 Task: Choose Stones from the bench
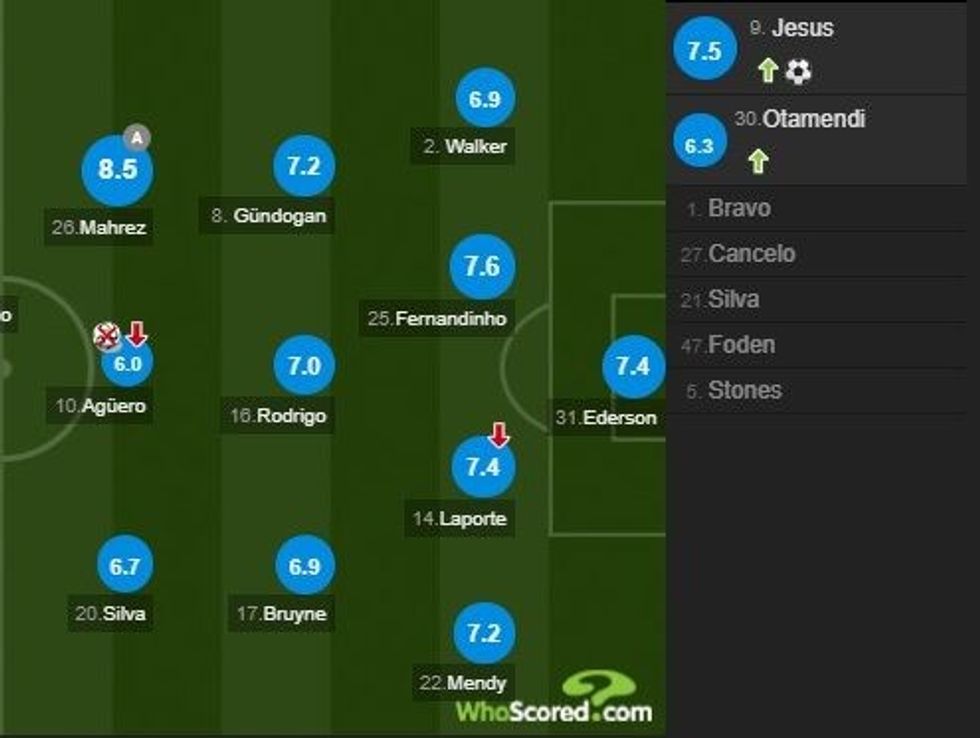(744, 390)
